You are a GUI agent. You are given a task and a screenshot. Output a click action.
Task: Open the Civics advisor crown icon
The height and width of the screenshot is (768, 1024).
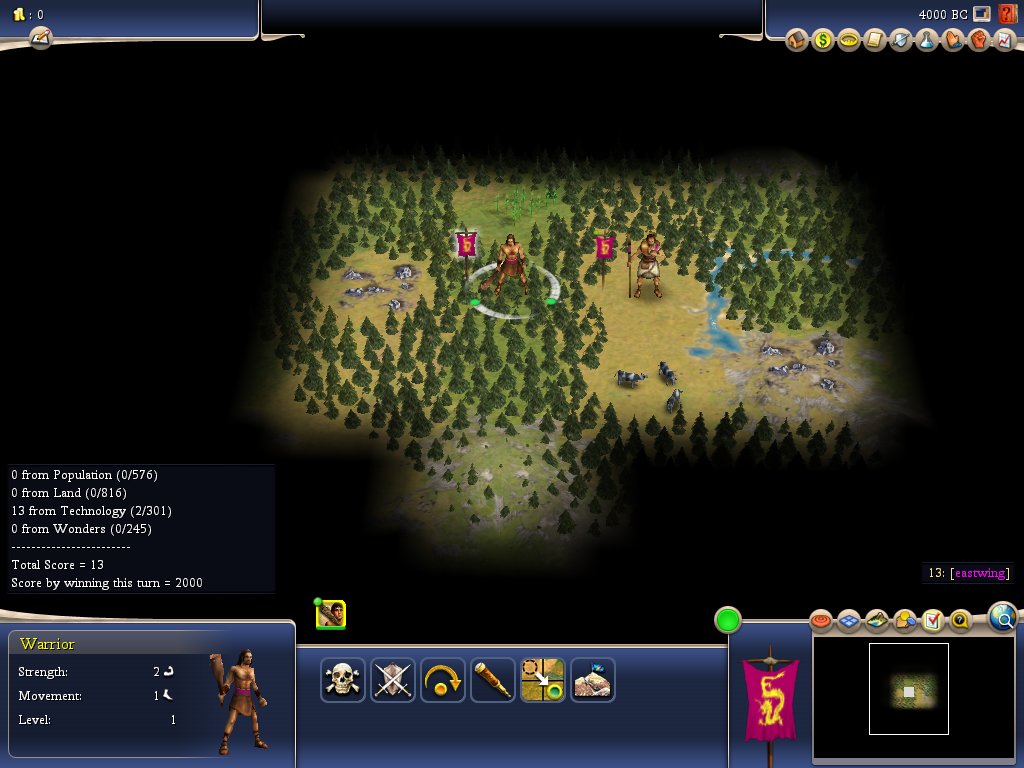[x=848, y=41]
